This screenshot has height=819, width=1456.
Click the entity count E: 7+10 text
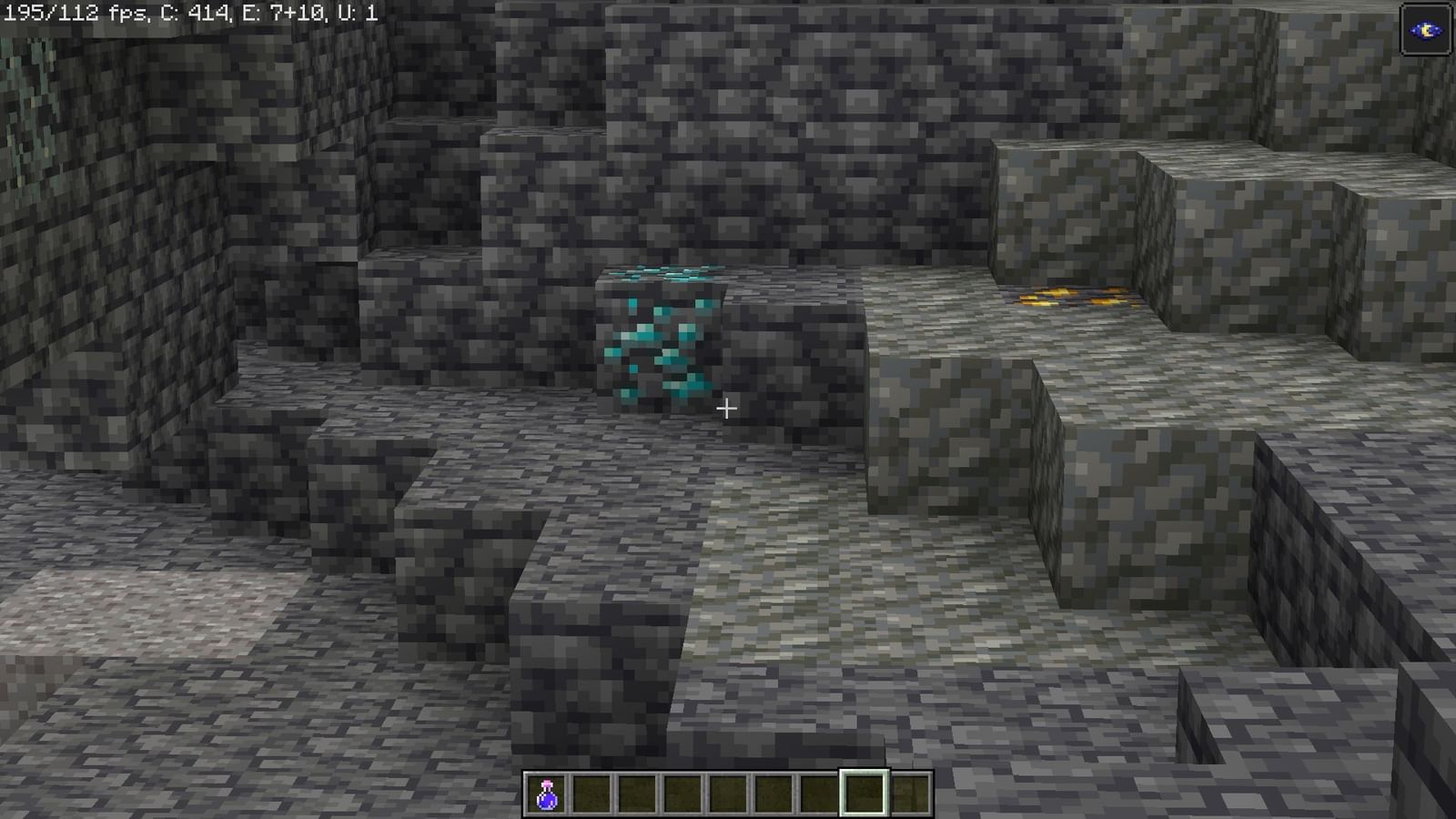coord(282,13)
